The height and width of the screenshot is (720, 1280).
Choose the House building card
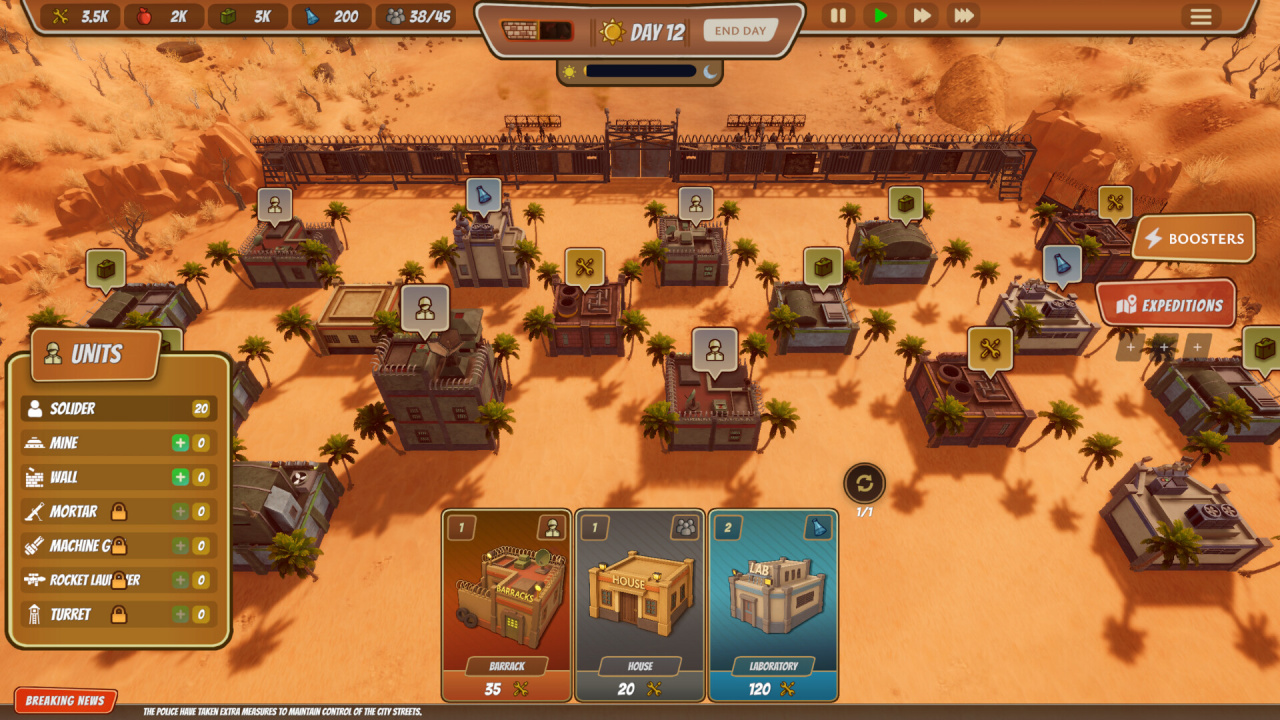pos(640,605)
